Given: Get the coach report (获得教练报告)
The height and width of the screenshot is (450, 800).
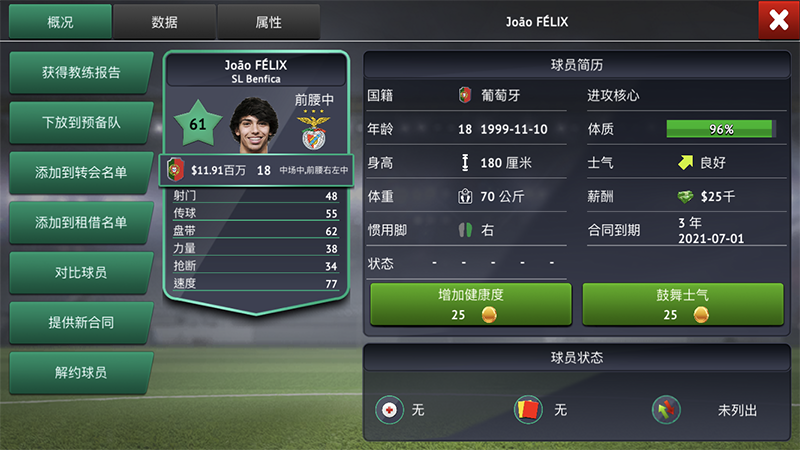Looking at the screenshot, I should click(81, 73).
